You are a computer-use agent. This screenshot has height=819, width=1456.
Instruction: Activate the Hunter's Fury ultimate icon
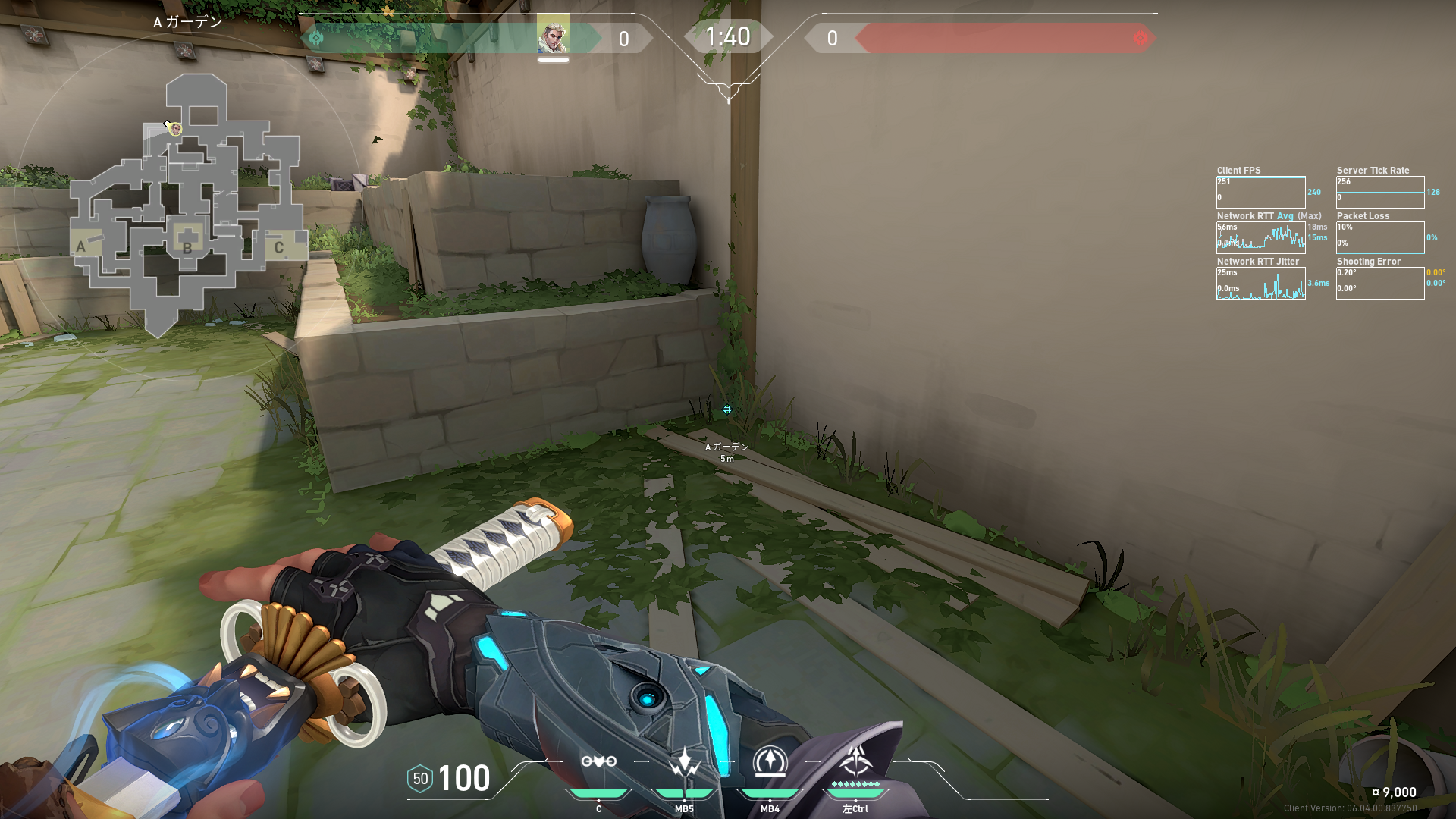(x=855, y=761)
